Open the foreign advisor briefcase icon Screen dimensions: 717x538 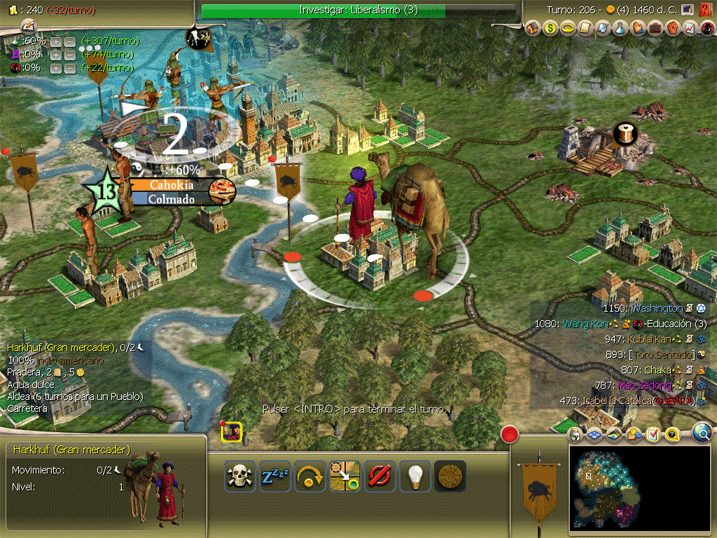point(655,29)
